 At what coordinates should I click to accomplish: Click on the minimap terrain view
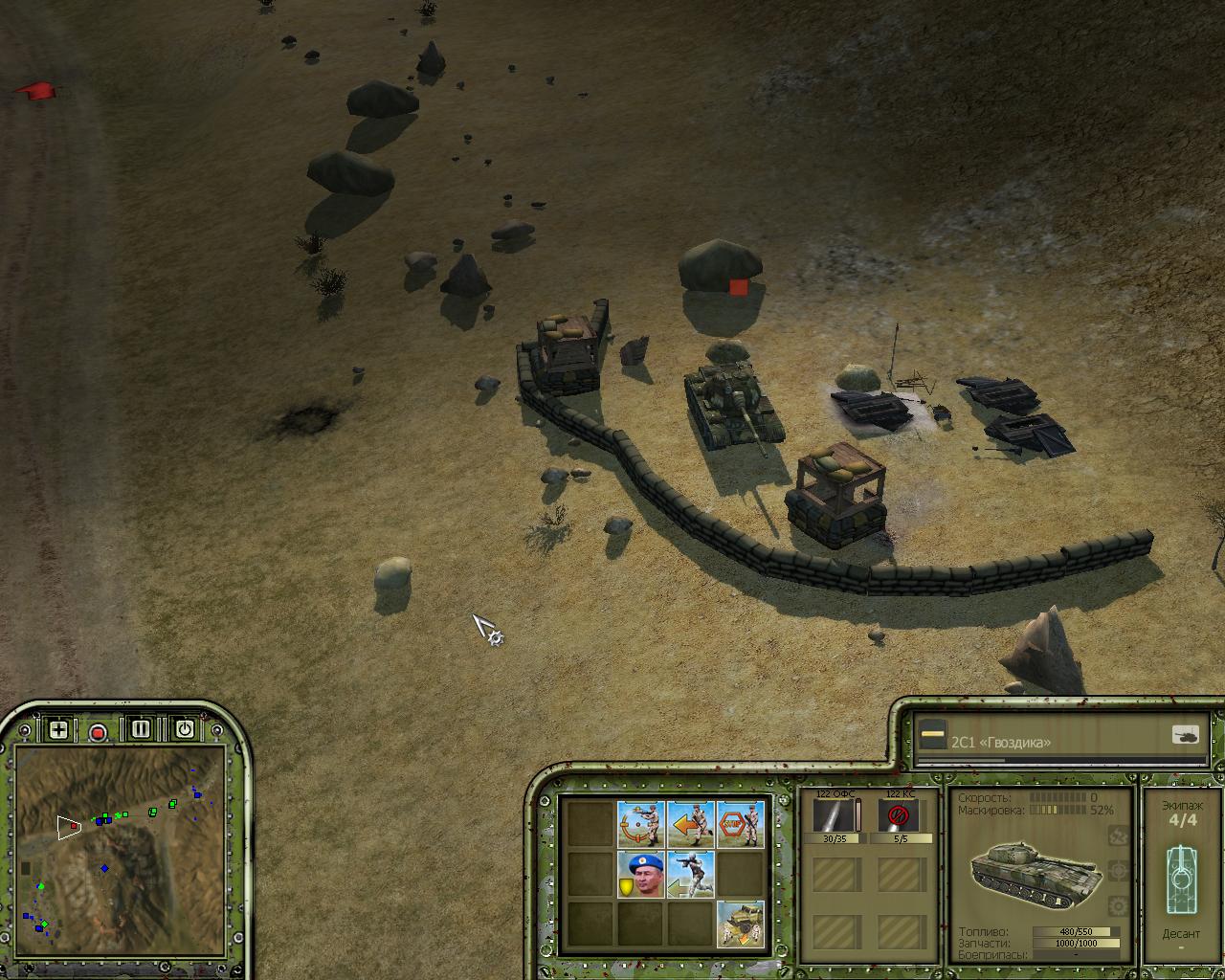(x=120, y=852)
